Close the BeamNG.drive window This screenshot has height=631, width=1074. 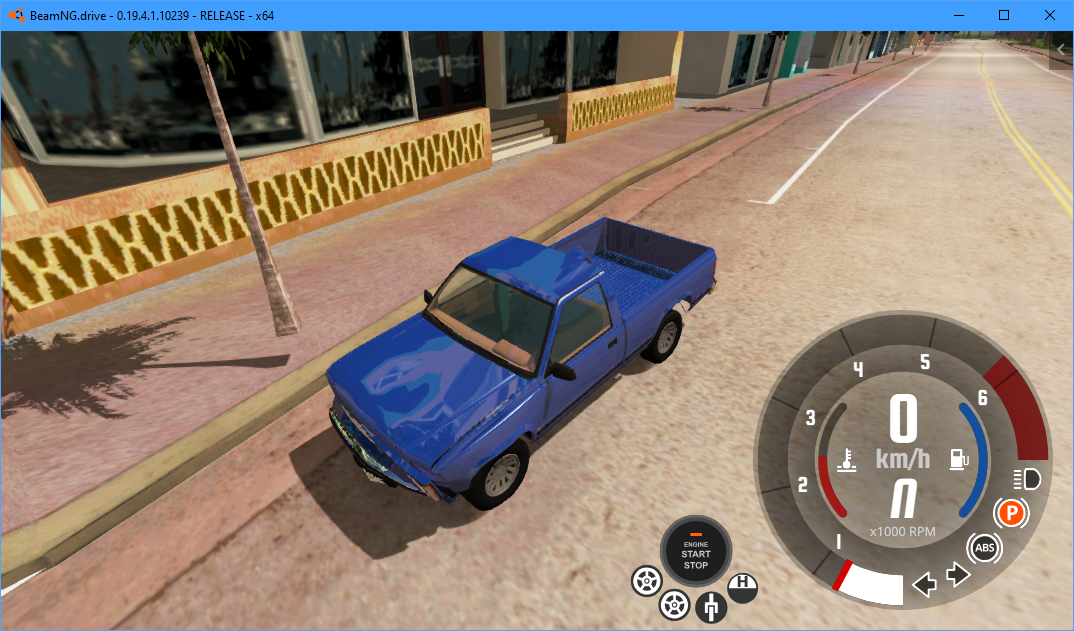1050,15
